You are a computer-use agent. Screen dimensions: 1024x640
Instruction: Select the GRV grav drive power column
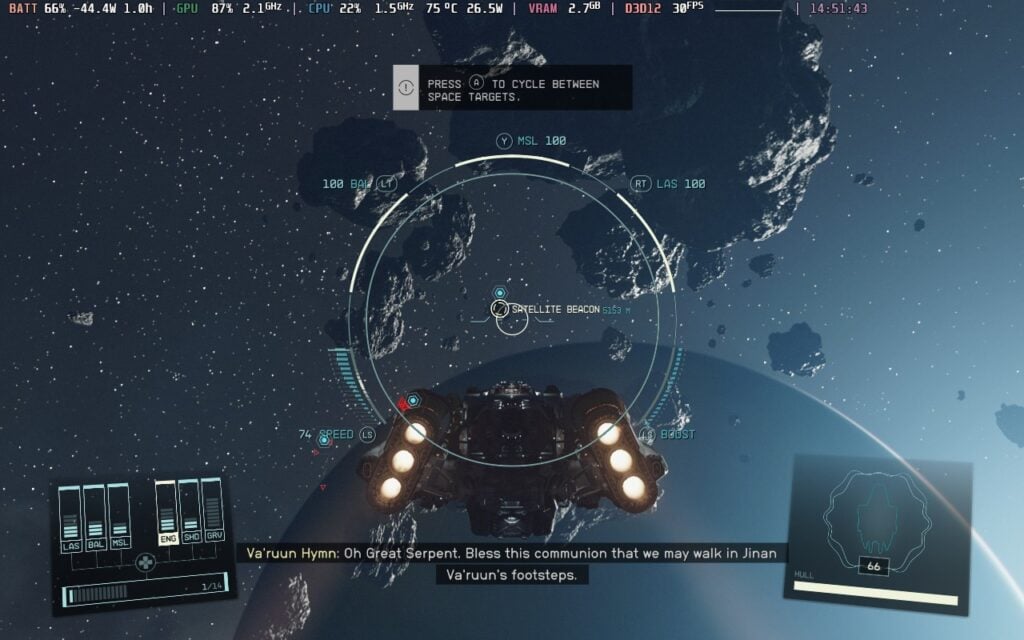click(212, 509)
